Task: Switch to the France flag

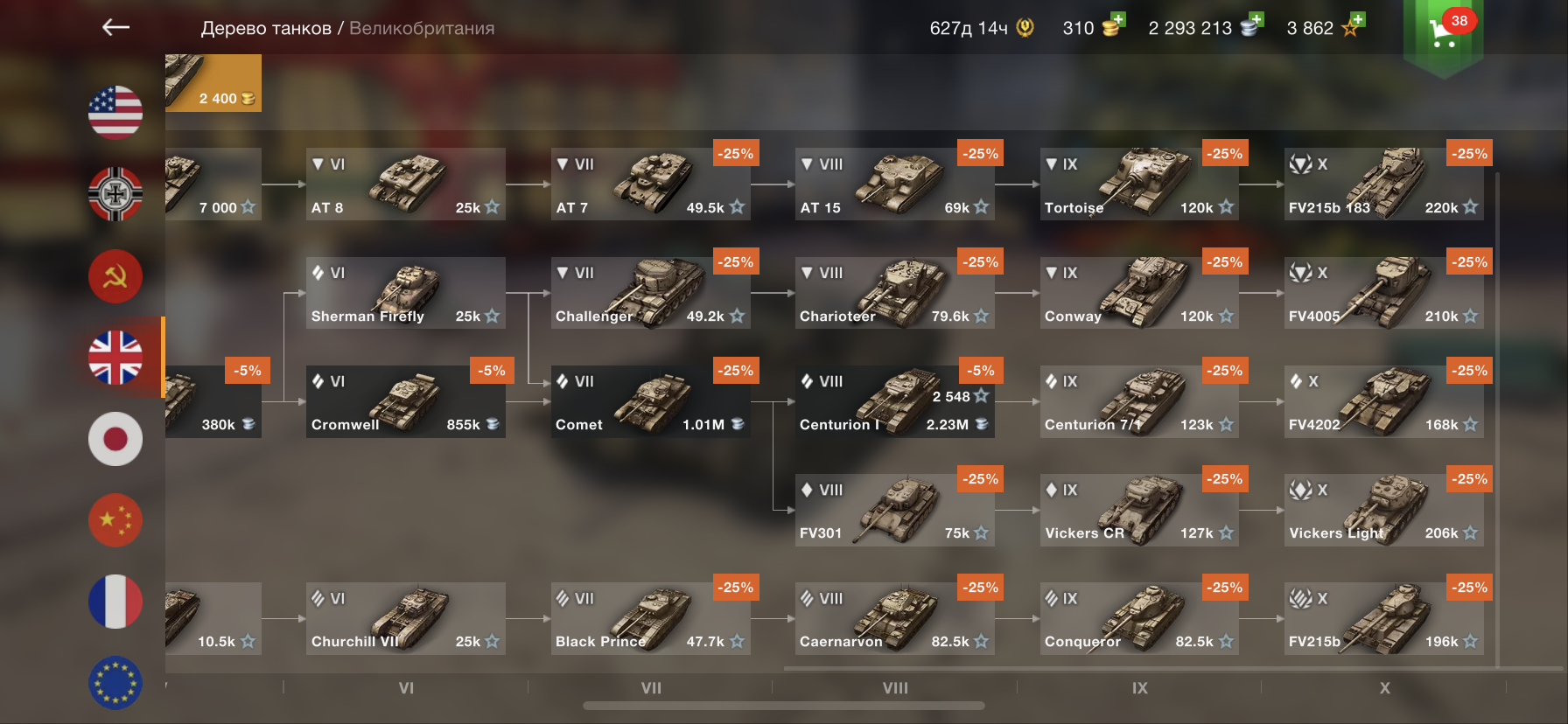Action: click(115, 602)
